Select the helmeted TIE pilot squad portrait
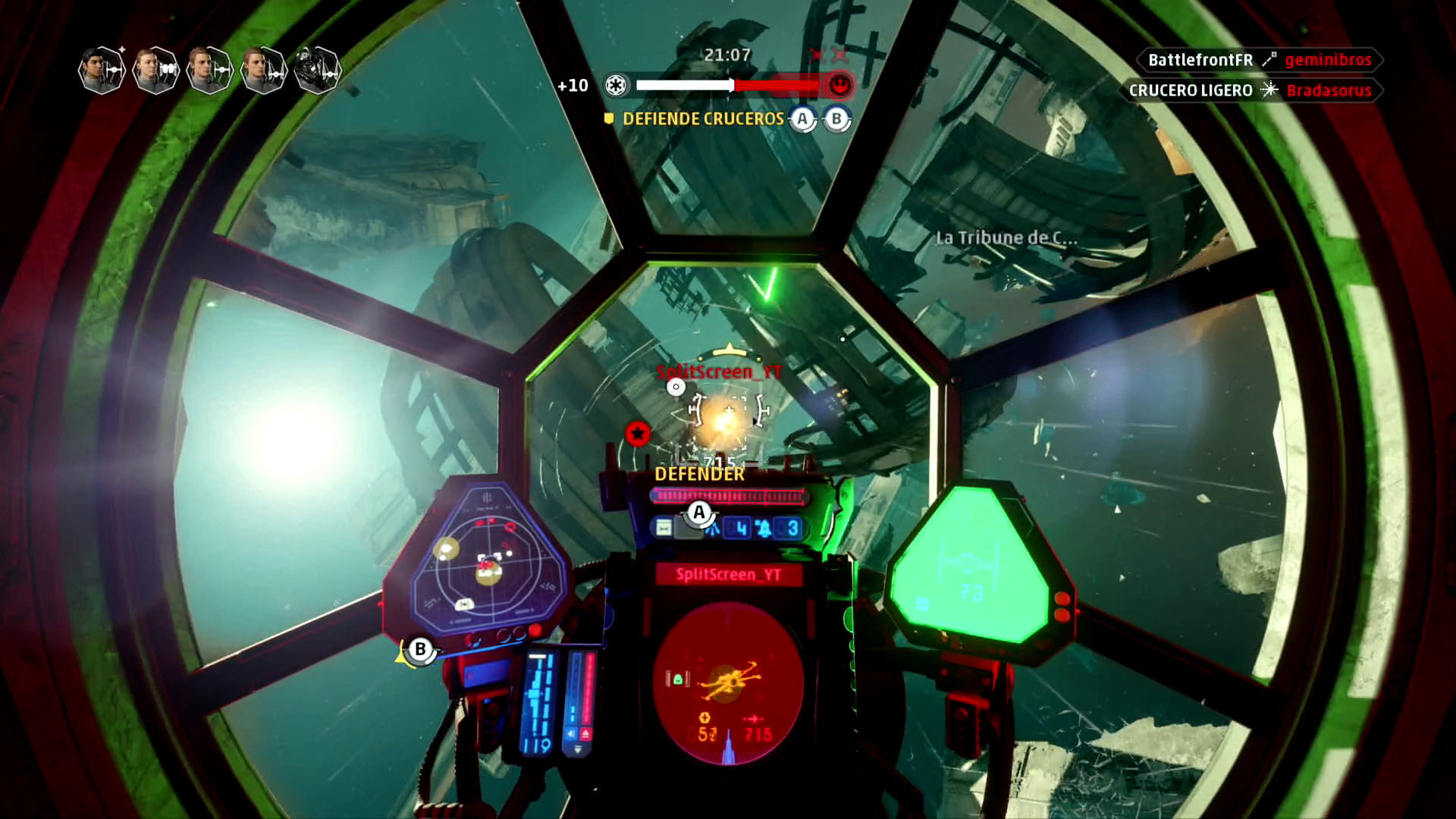 click(317, 71)
